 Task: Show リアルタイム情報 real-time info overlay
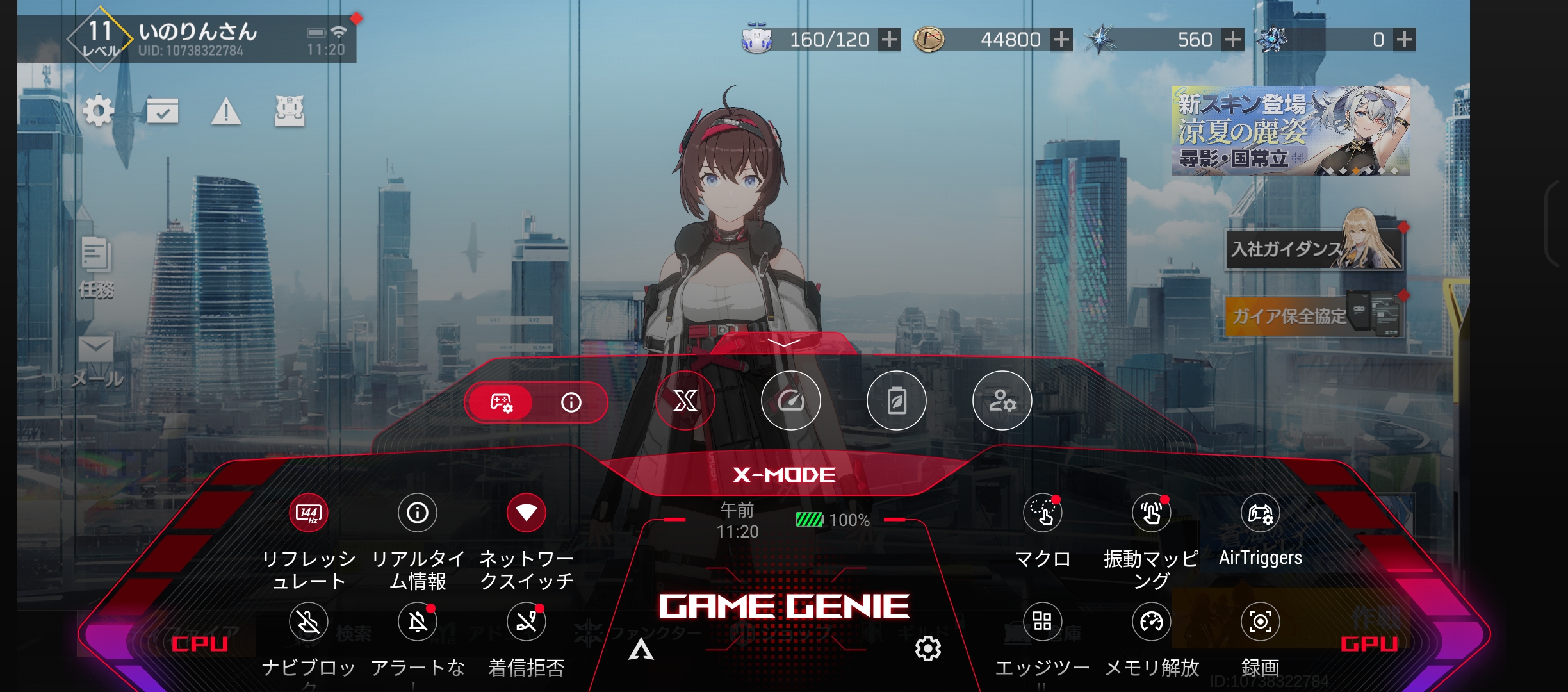(x=417, y=513)
